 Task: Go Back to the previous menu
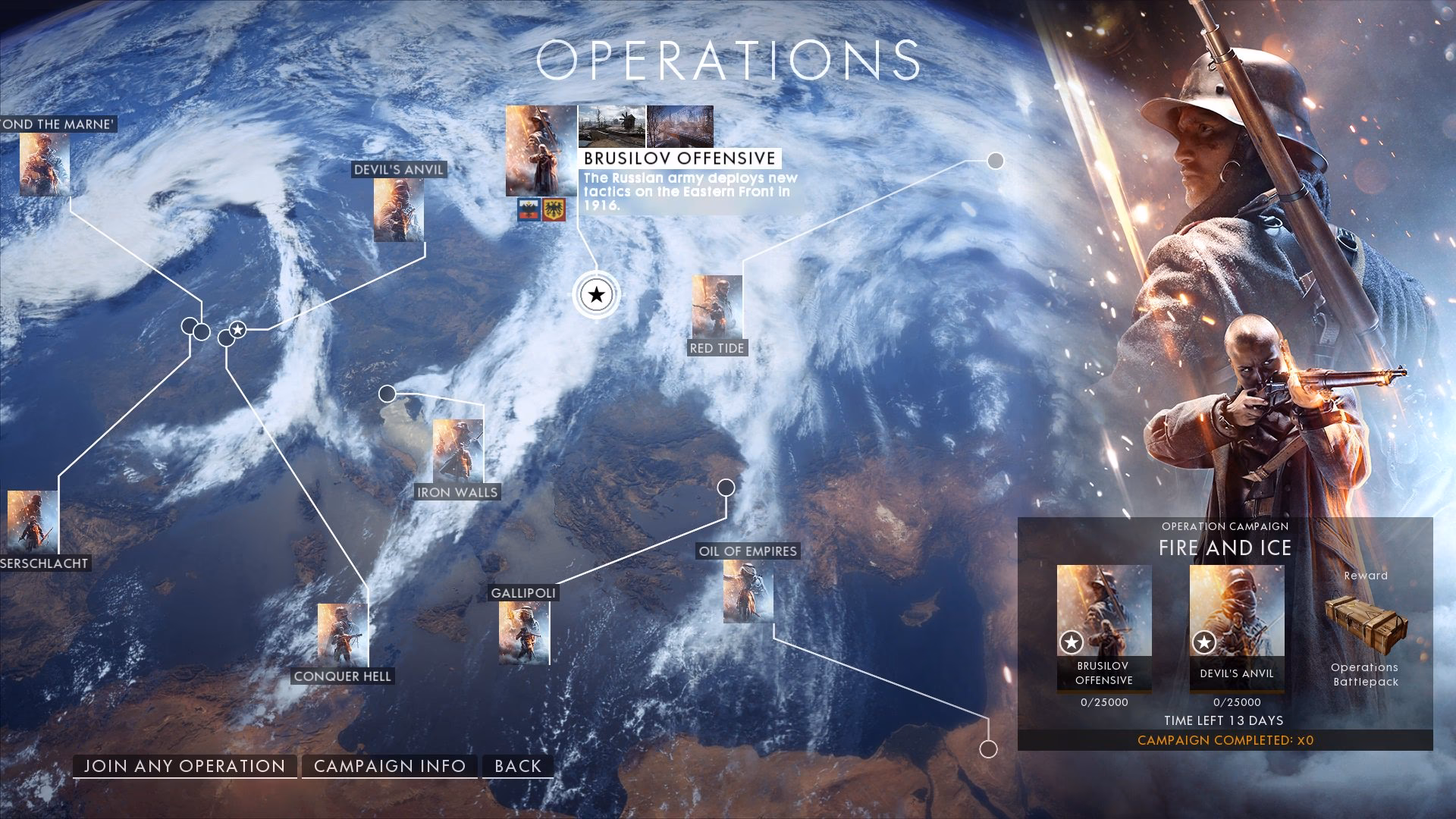pyautogui.click(x=516, y=766)
